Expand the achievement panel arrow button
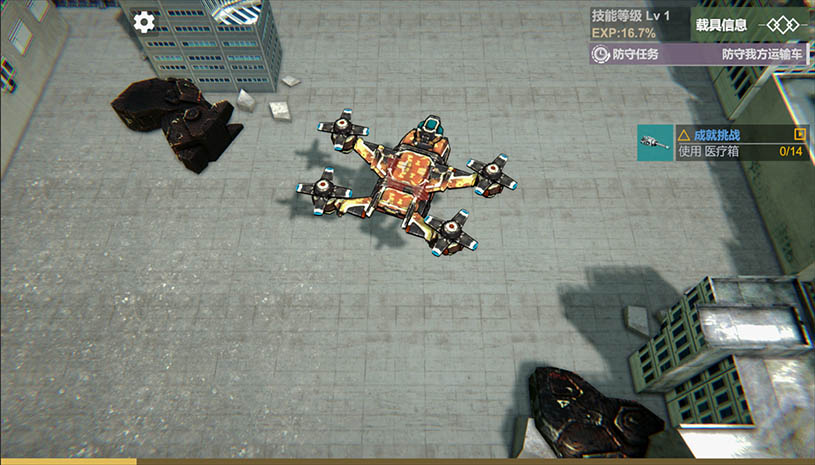Screen dimensions: 815x465 799,134
